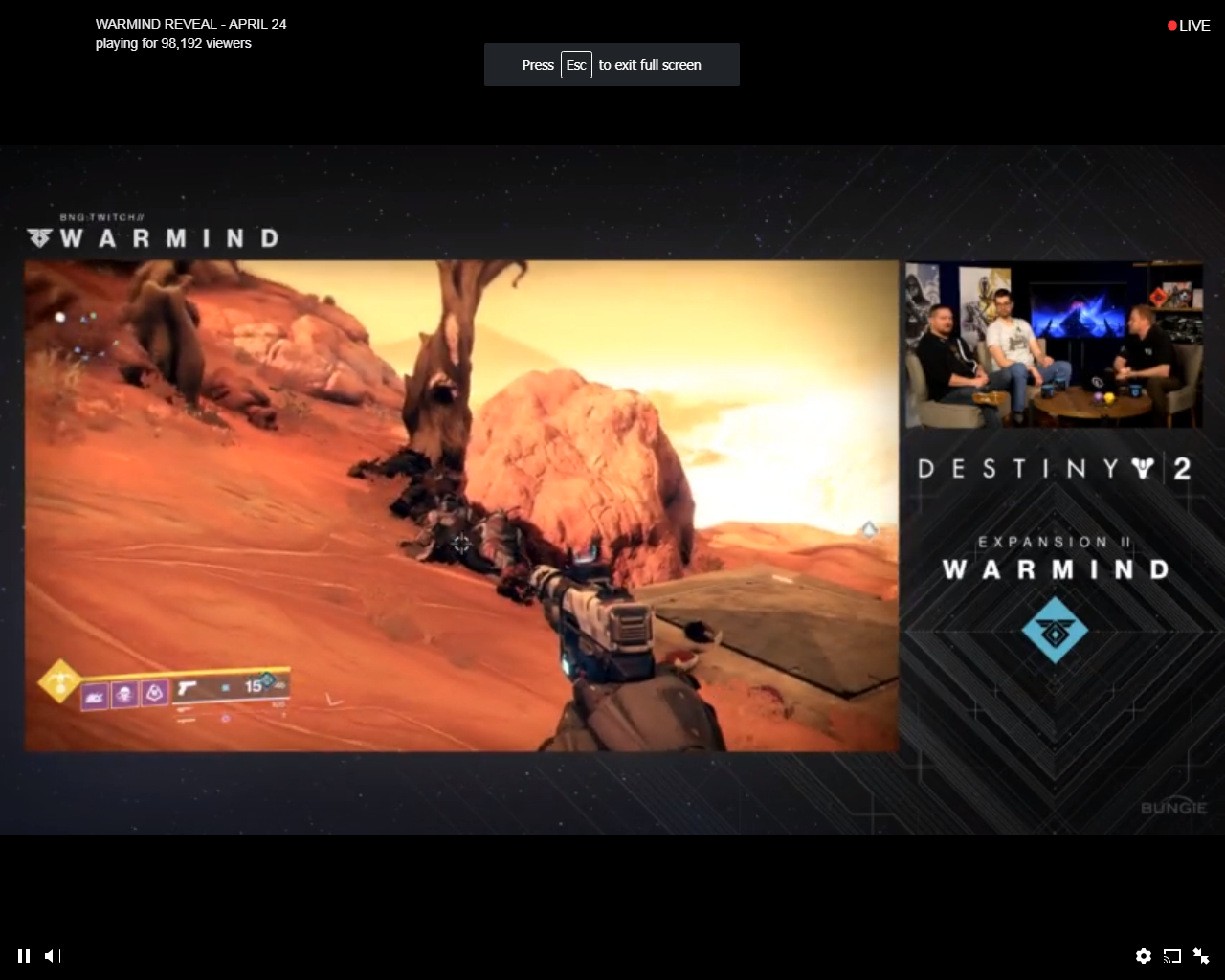This screenshot has height=980, width=1225.
Task: Click the blue Warmind expansion diamond emblem
Action: [1056, 632]
